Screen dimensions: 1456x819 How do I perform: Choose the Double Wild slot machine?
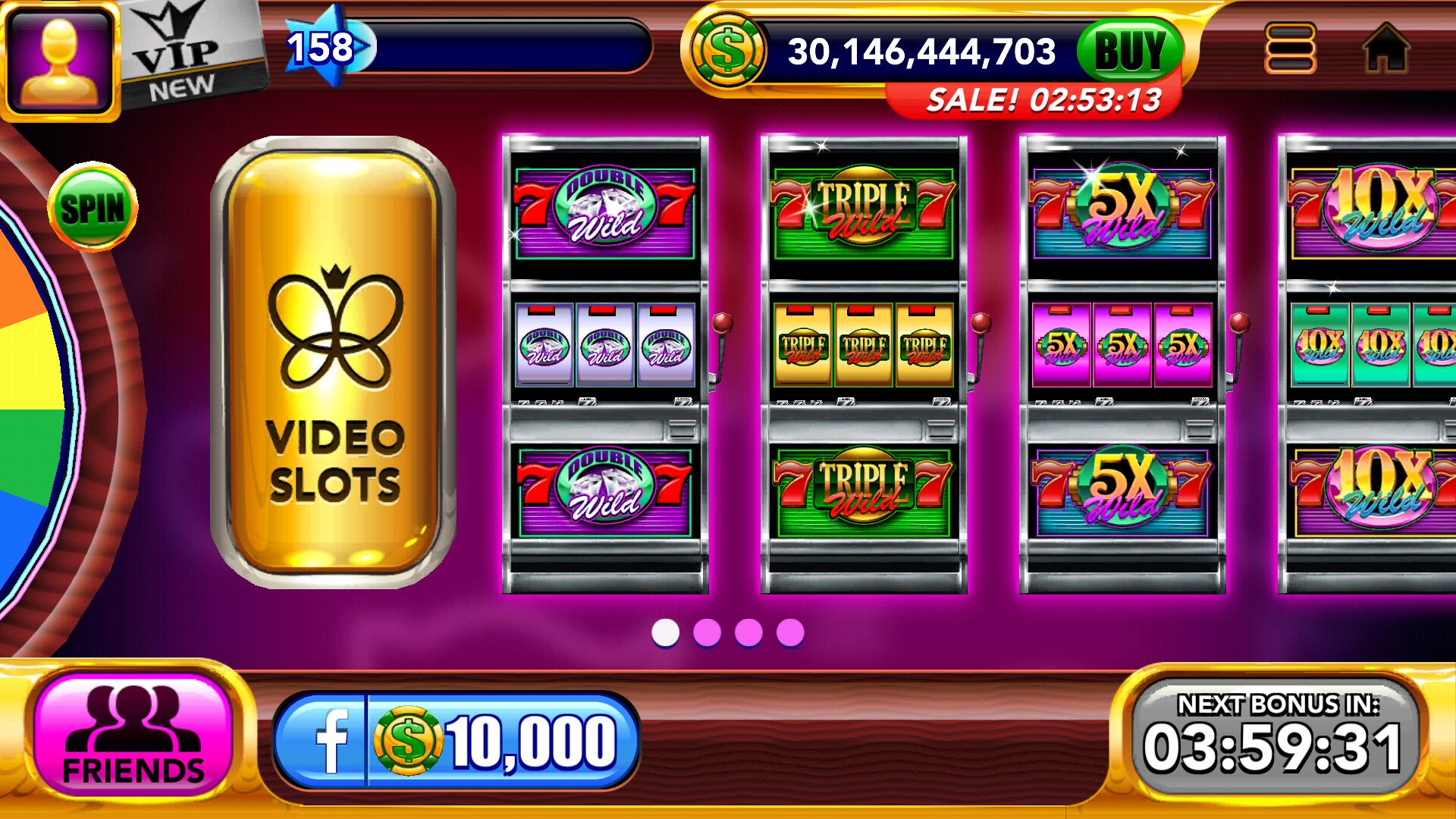605,364
